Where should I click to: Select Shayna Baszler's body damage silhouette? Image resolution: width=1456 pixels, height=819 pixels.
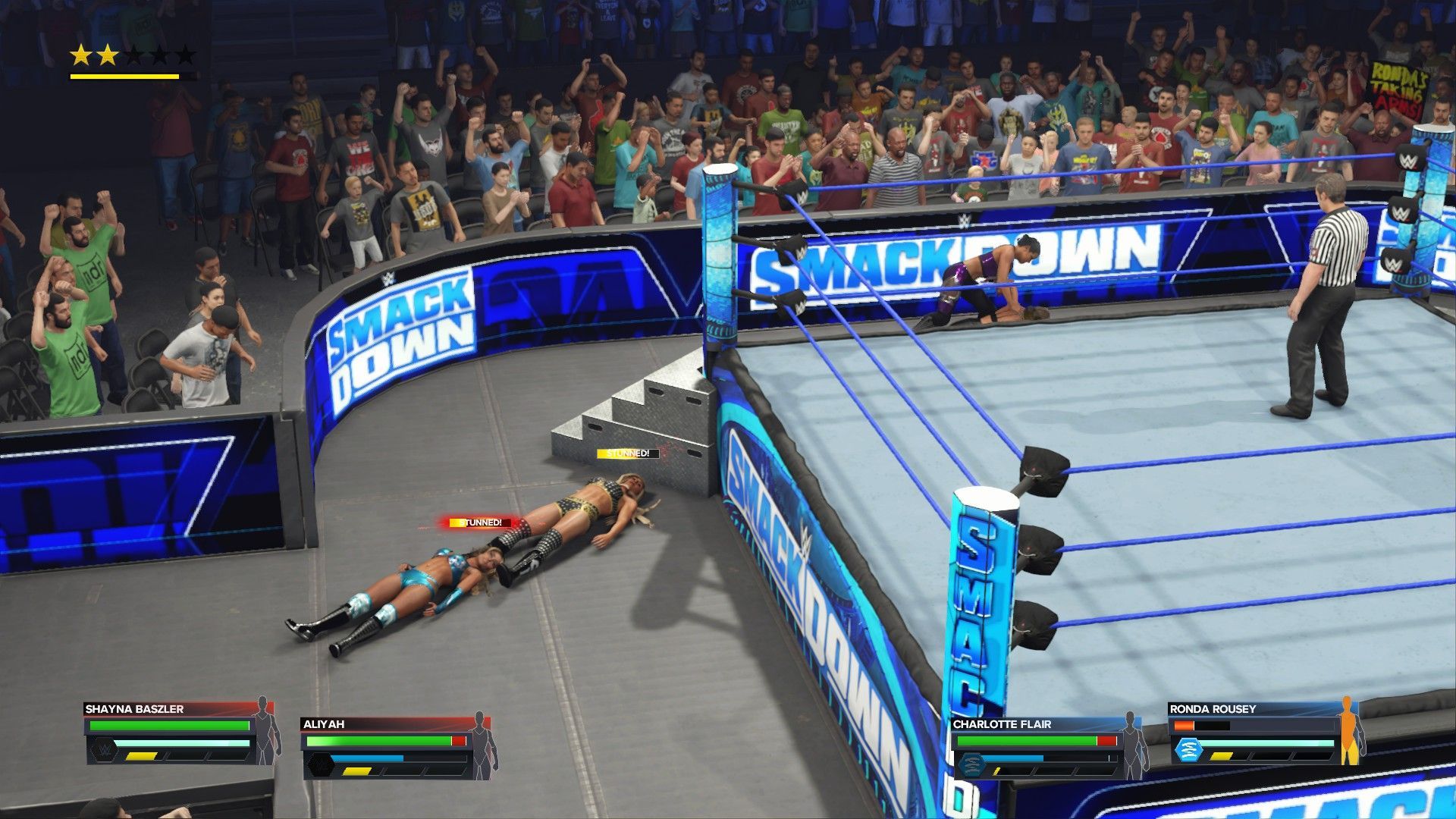(x=263, y=731)
